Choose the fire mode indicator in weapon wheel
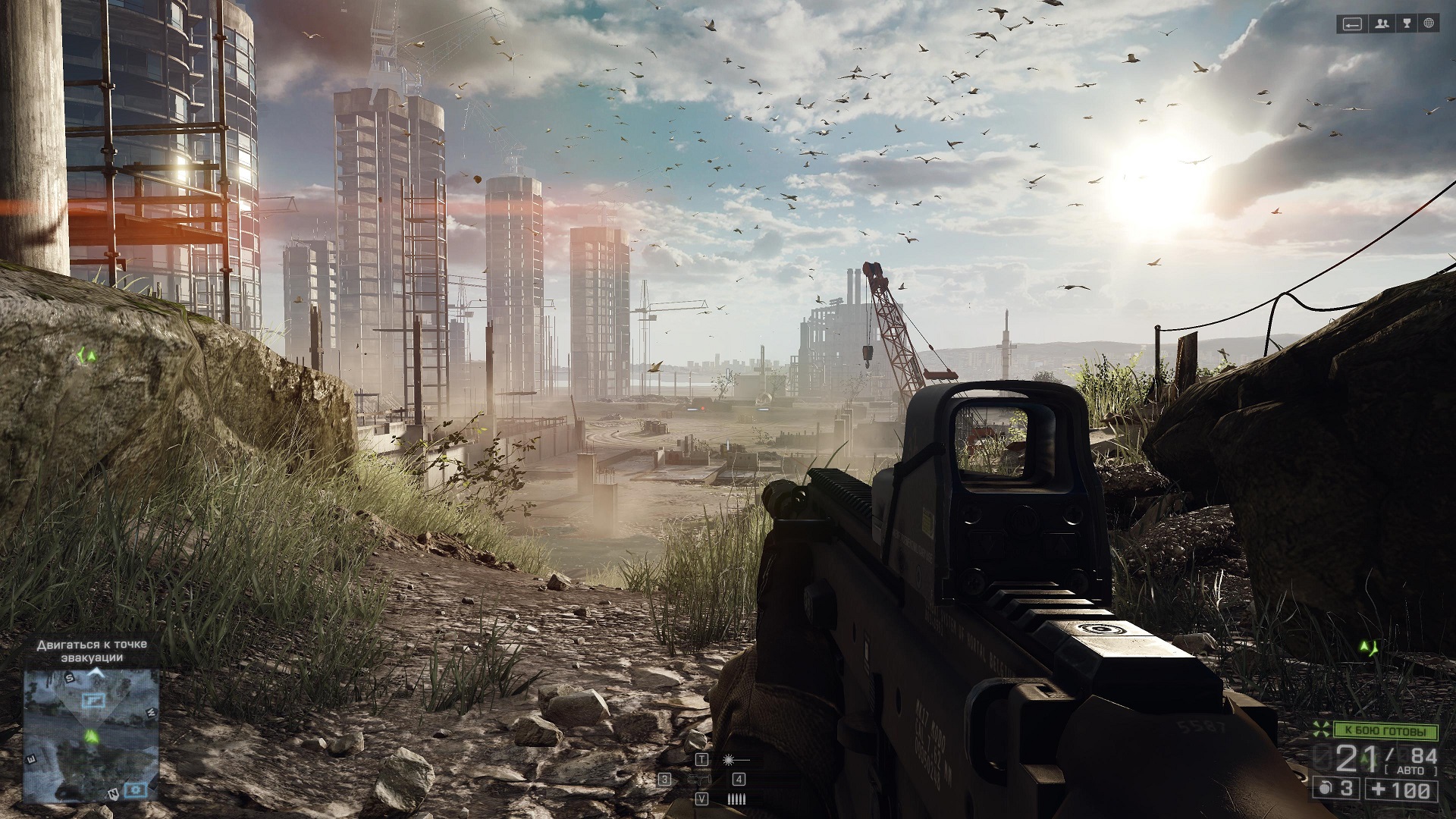This screenshot has height=819, width=1456. click(x=736, y=799)
